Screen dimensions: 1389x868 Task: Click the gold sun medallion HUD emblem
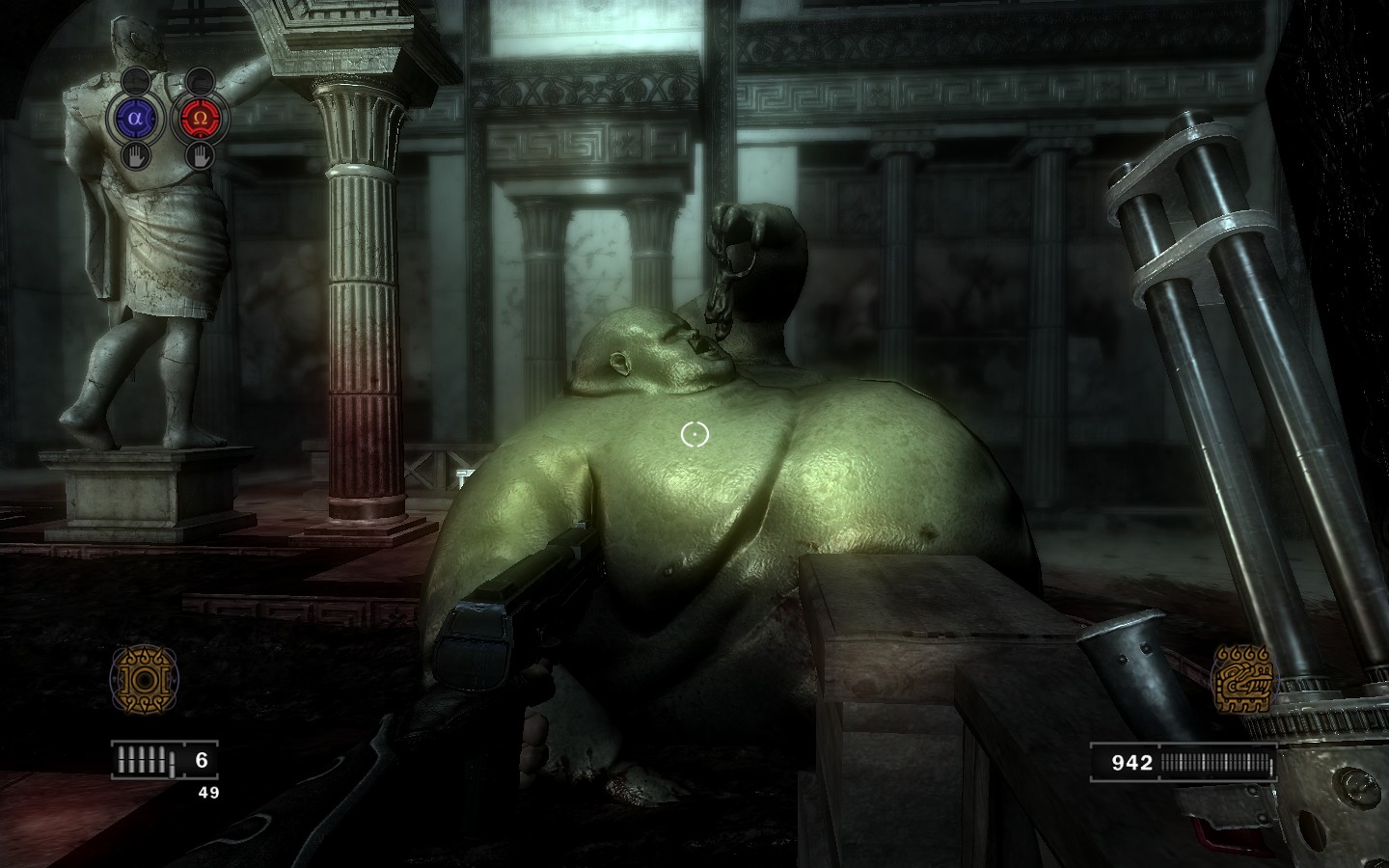point(147,676)
